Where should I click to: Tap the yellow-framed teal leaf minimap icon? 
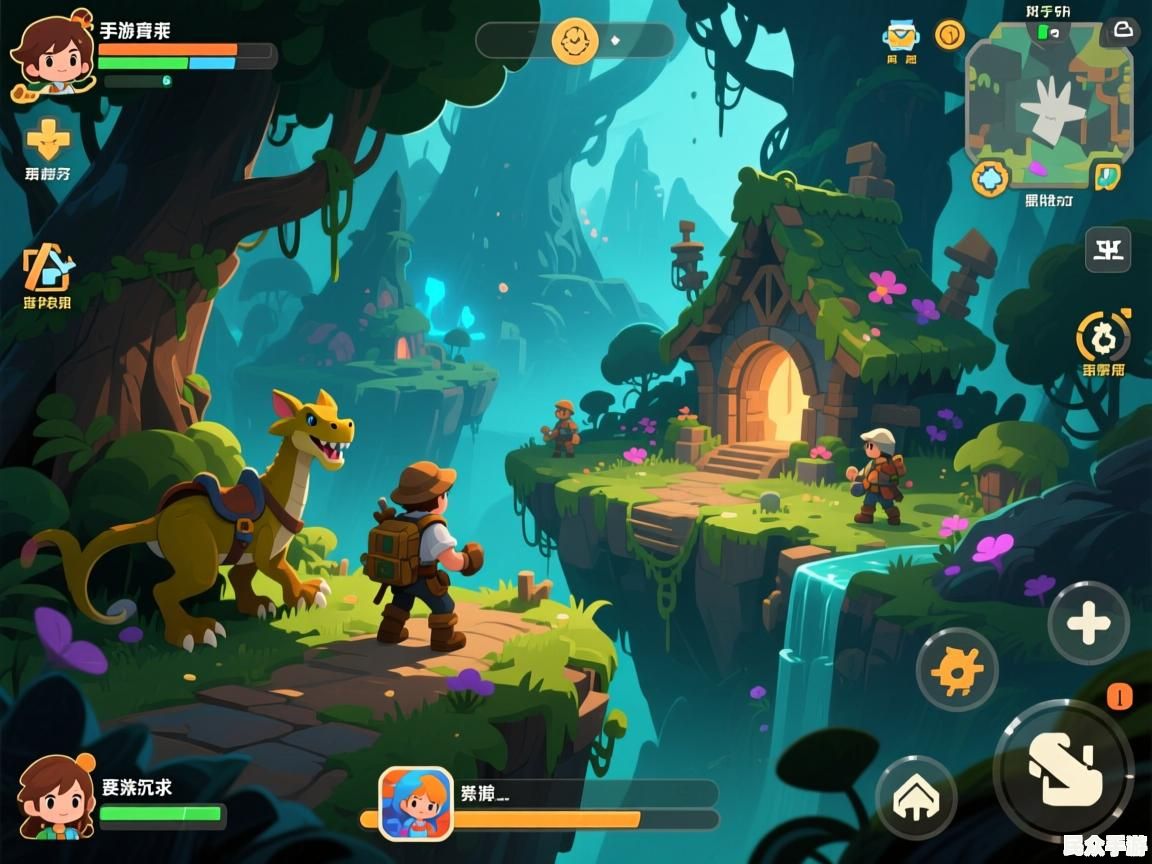click(1106, 177)
